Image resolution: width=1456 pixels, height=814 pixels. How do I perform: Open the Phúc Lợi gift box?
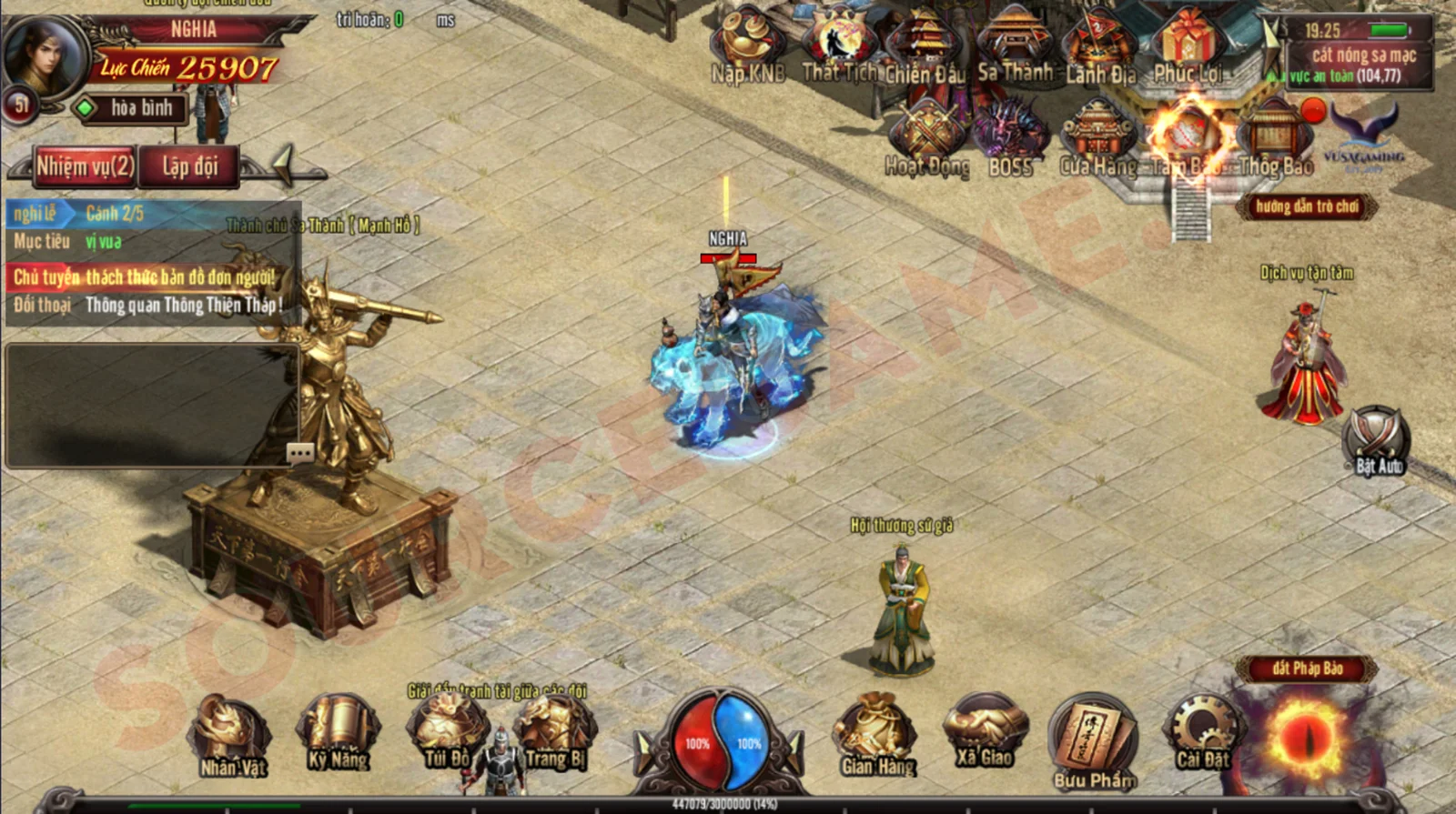tap(1187, 45)
